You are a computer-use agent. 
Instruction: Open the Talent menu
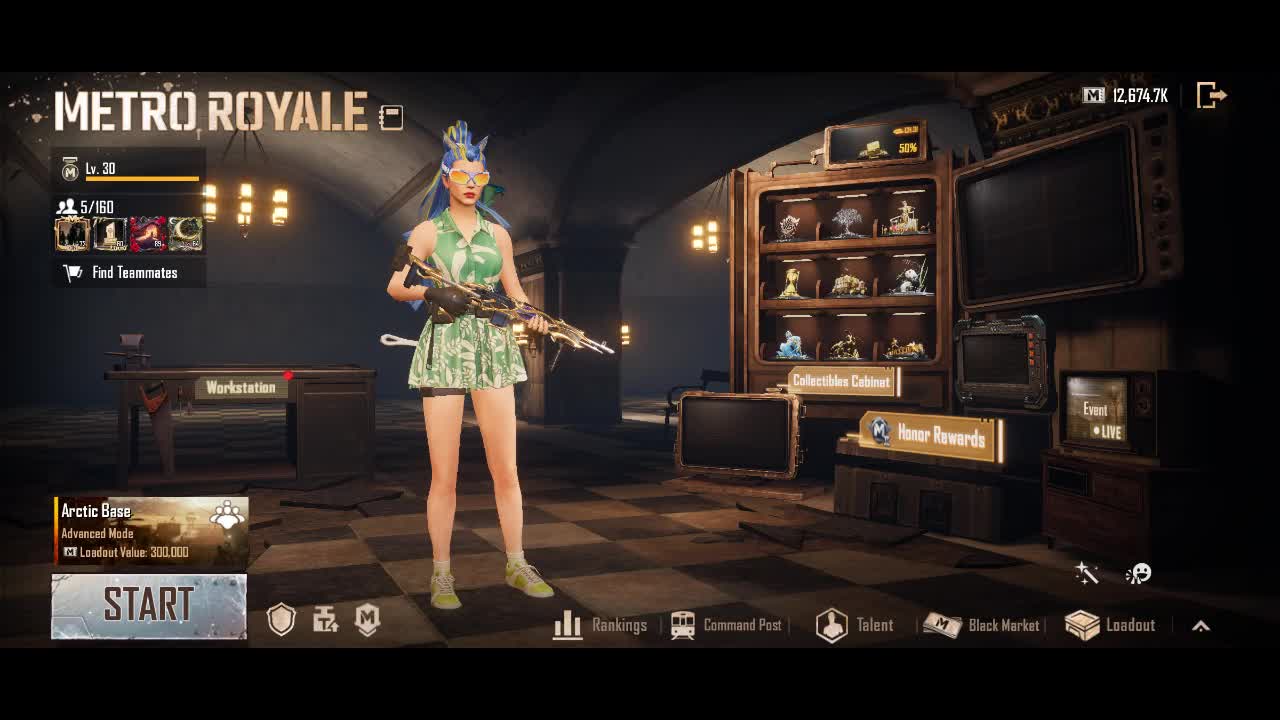coord(855,625)
